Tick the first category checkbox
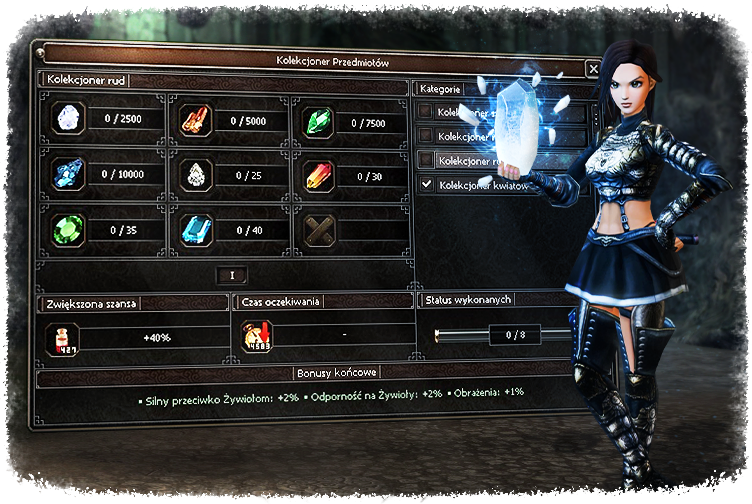The image size is (752, 504). [427, 111]
